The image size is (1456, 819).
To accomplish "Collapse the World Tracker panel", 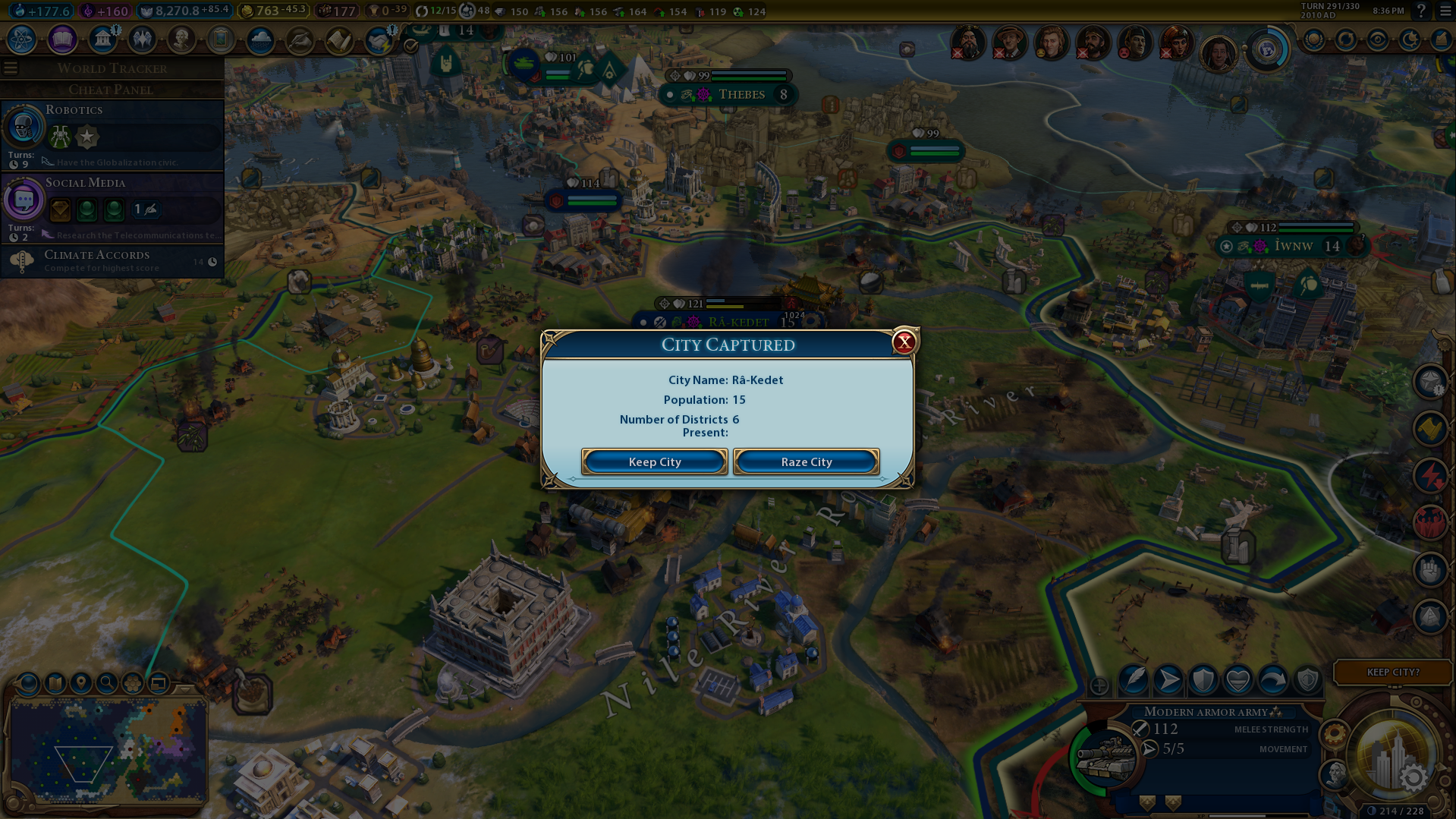I will coord(11,68).
